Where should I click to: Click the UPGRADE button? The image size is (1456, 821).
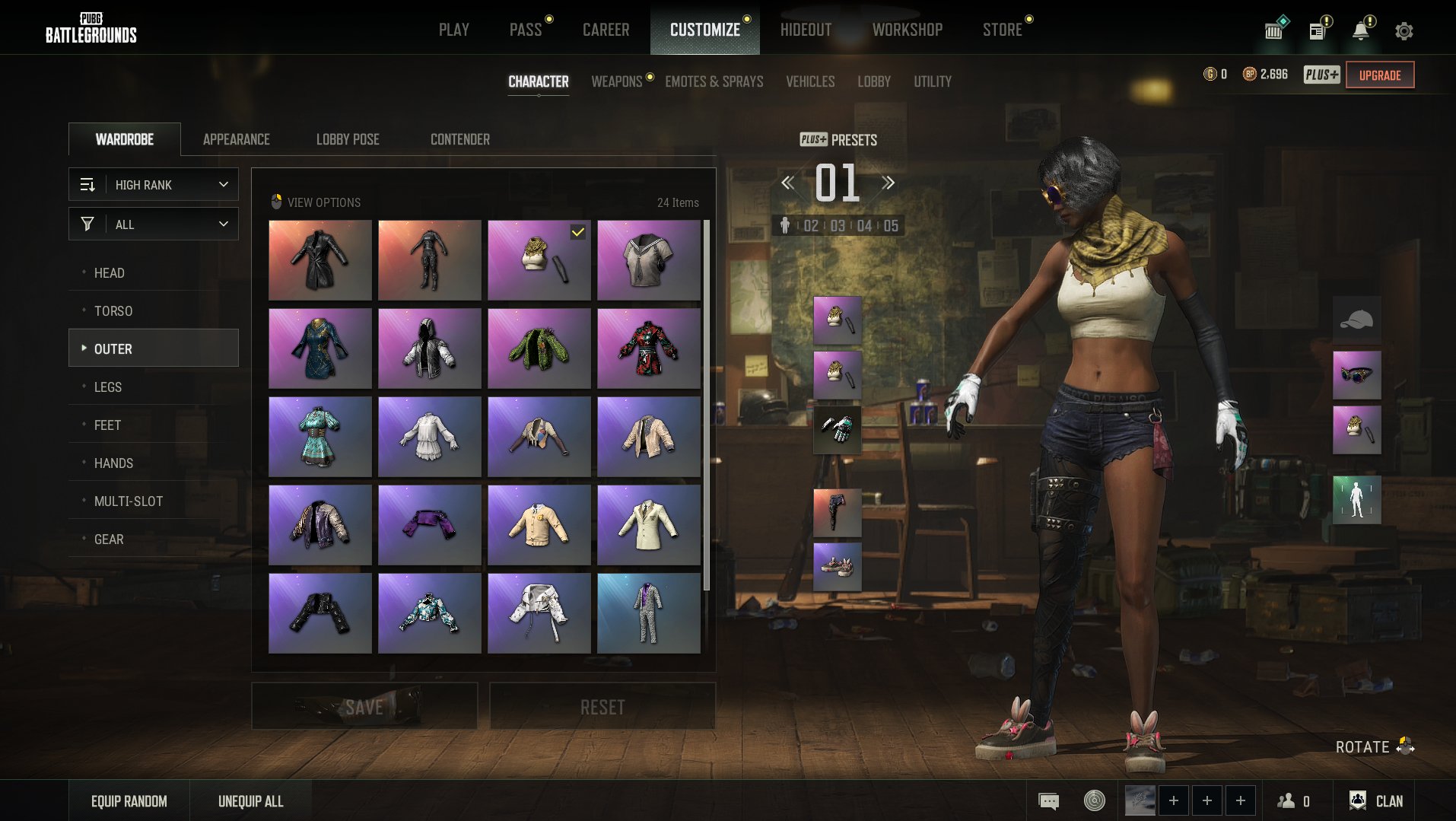click(1380, 75)
